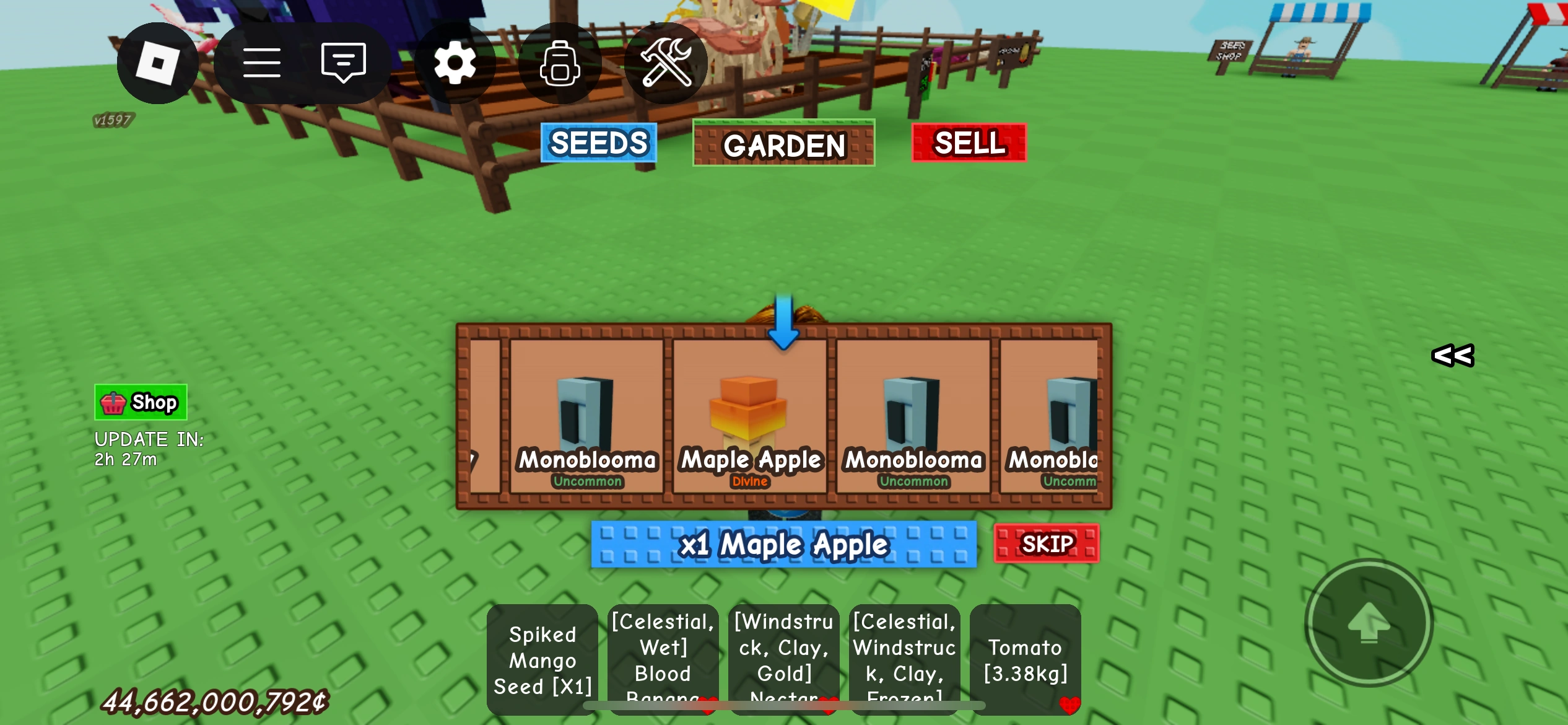Click the x1 Maple Apple reward banner
This screenshot has height=725, width=1568.
[783, 545]
